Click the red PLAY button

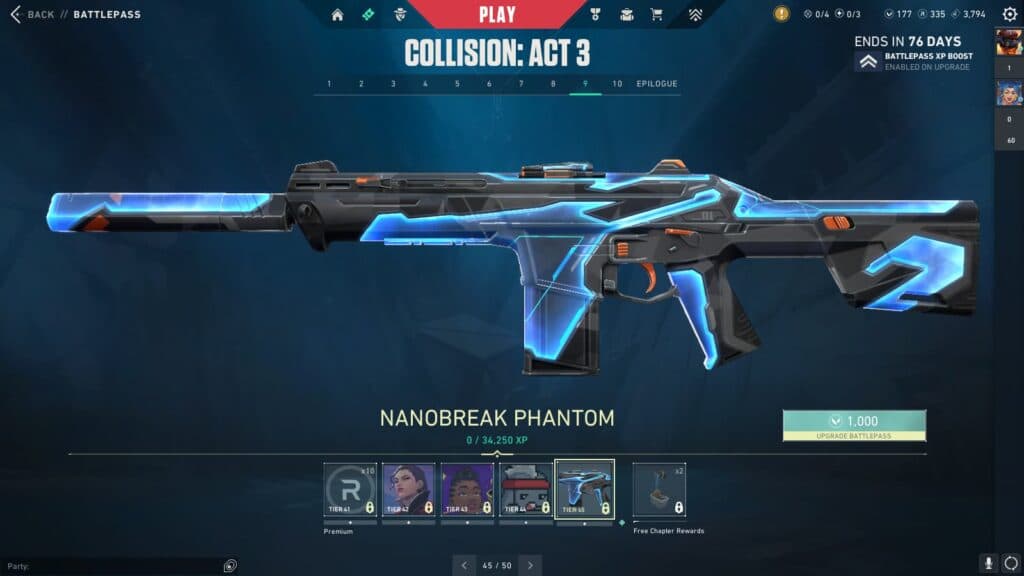497,14
